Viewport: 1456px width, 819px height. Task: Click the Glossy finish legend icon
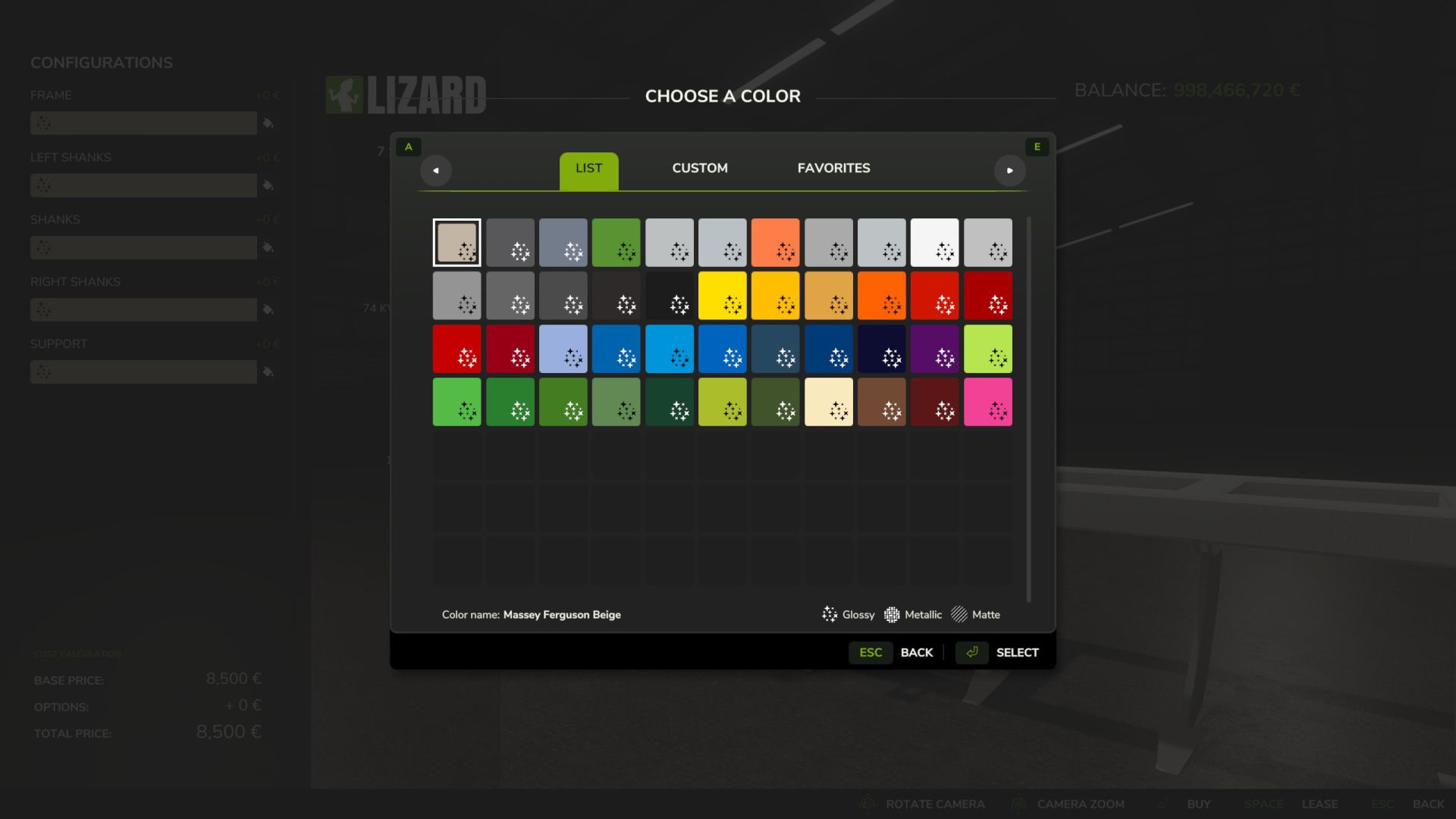(830, 614)
